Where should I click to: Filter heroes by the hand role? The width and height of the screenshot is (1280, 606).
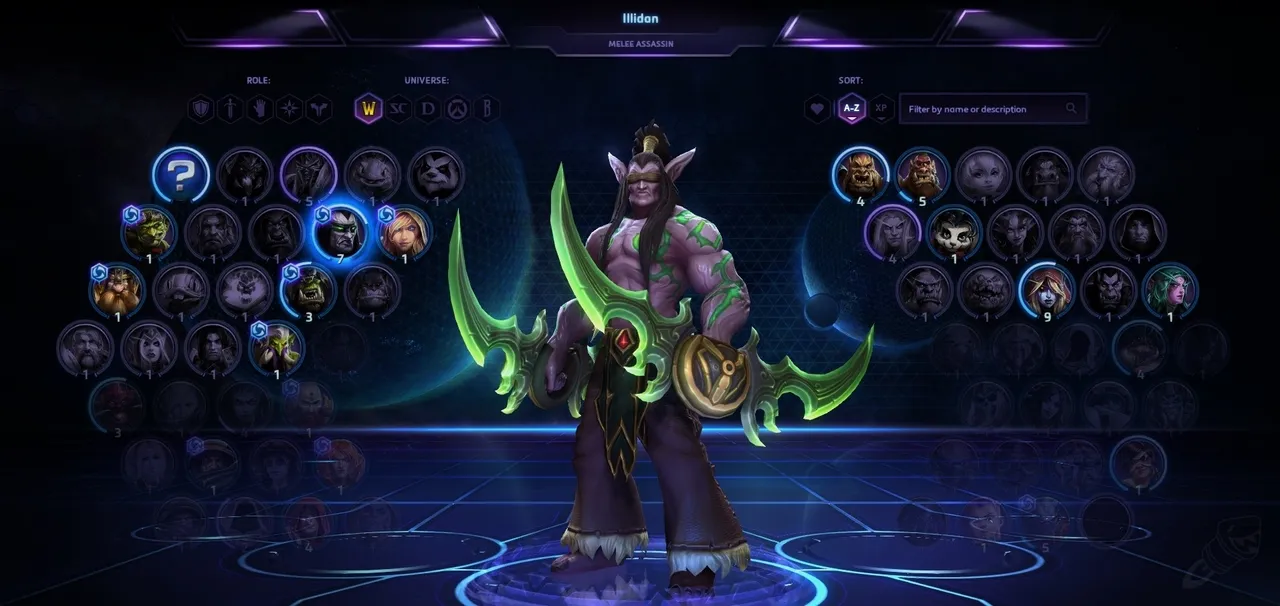(x=260, y=108)
